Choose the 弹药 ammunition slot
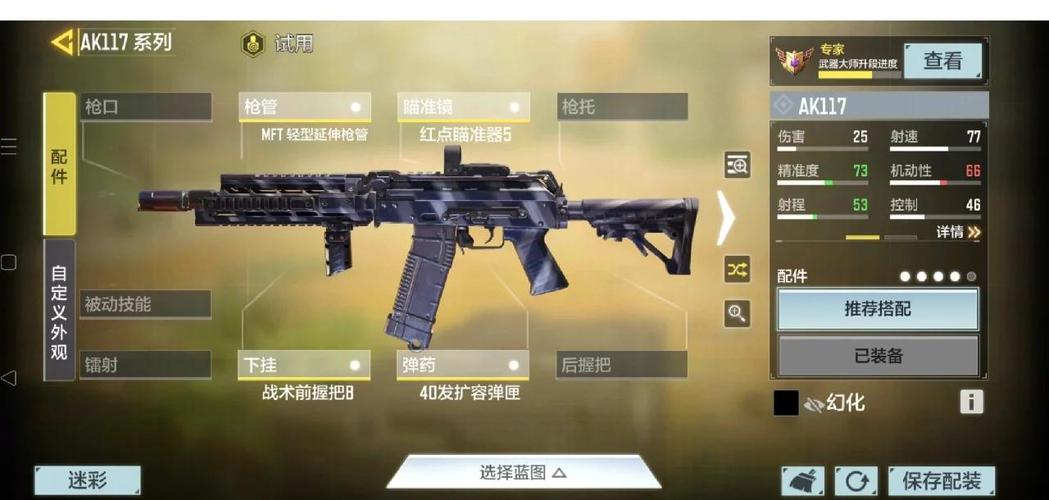Viewport: 1049px width, 500px height. (x=464, y=365)
